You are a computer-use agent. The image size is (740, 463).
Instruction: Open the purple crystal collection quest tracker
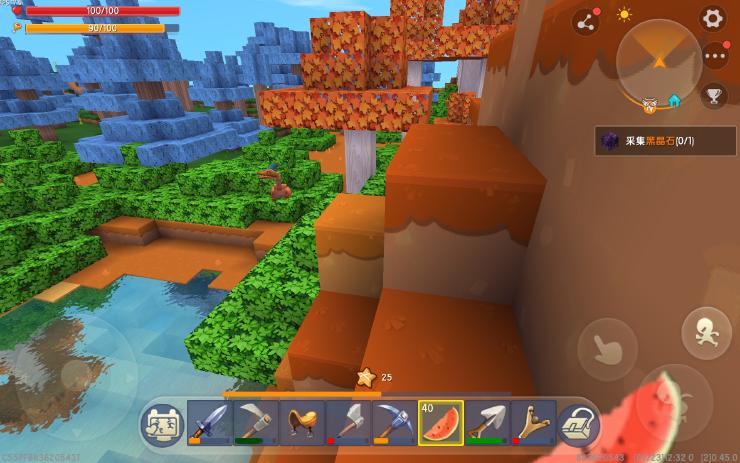coord(655,141)
